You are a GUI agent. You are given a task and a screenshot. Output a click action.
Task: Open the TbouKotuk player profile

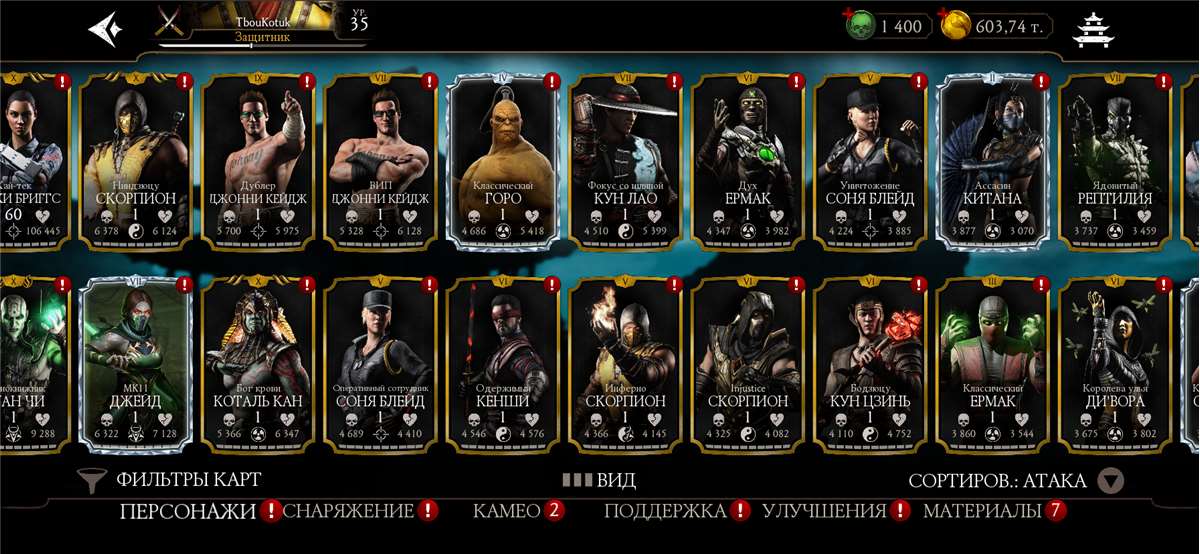pyautogui.click(x=260, y=26)
